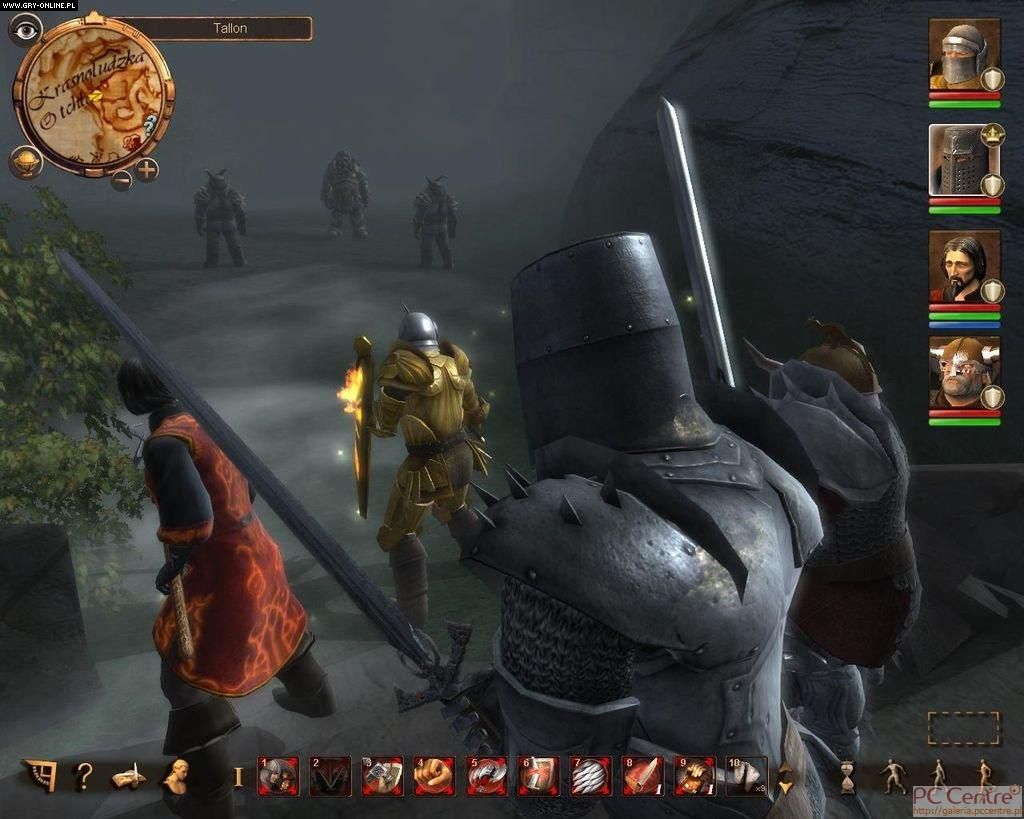Open the character bust icon

(x=179, y=775)
